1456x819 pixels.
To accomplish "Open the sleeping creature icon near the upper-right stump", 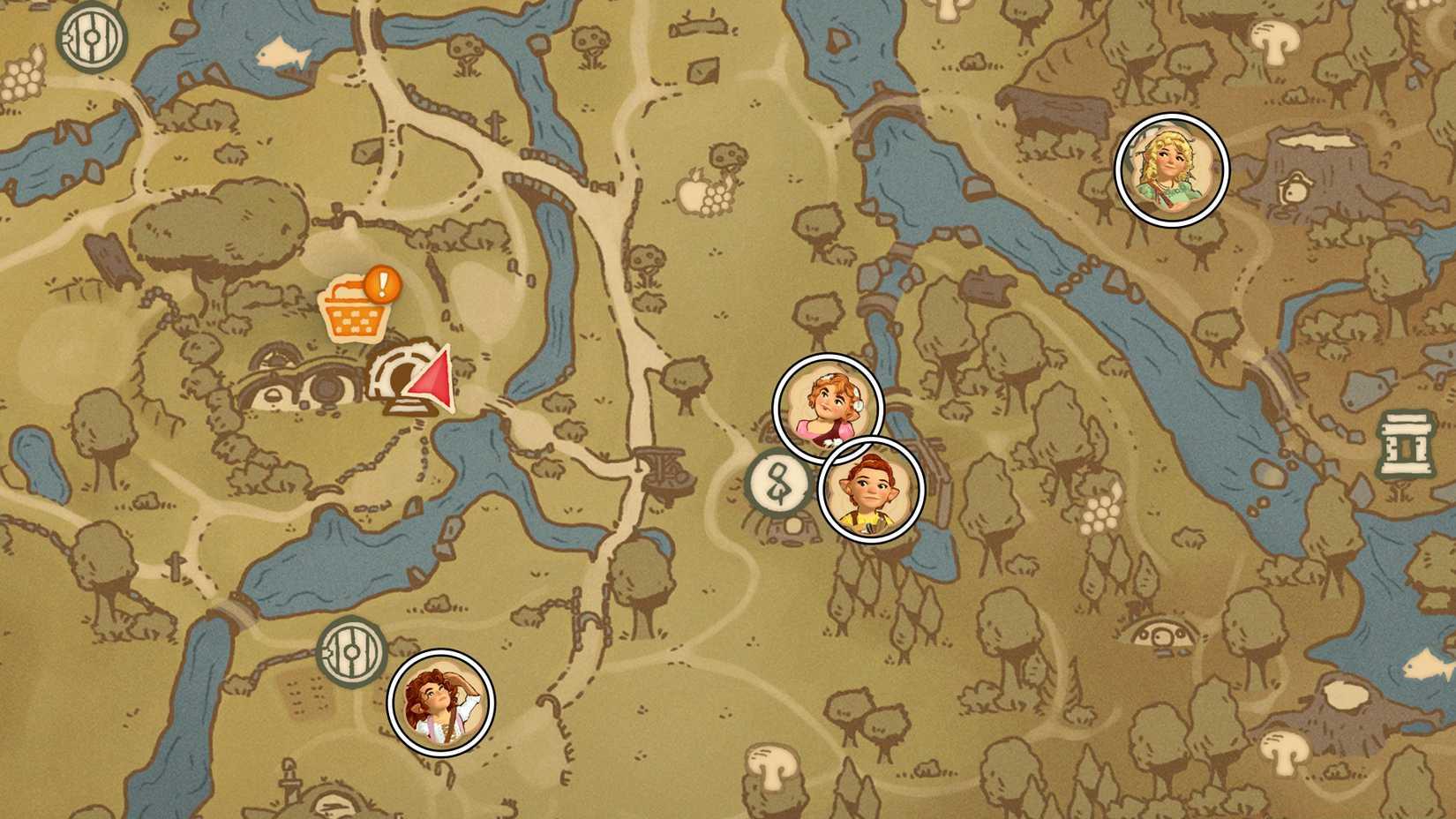I will pos(1295,189).
